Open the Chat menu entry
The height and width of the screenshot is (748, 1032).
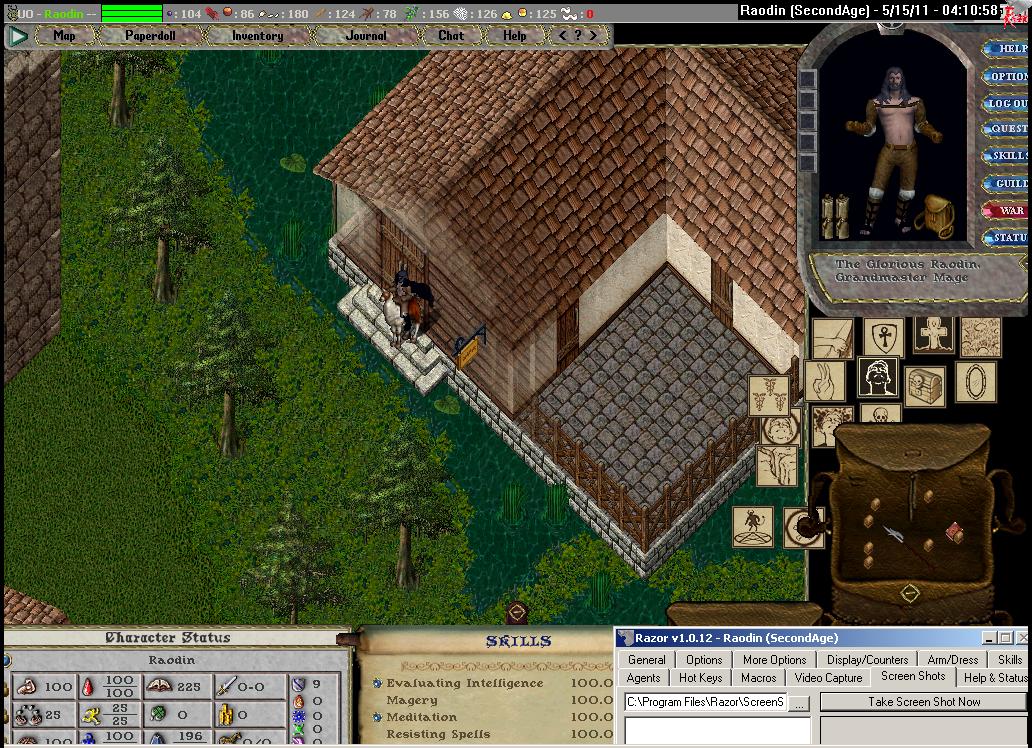pyautogui.click(x=451, y=36)
